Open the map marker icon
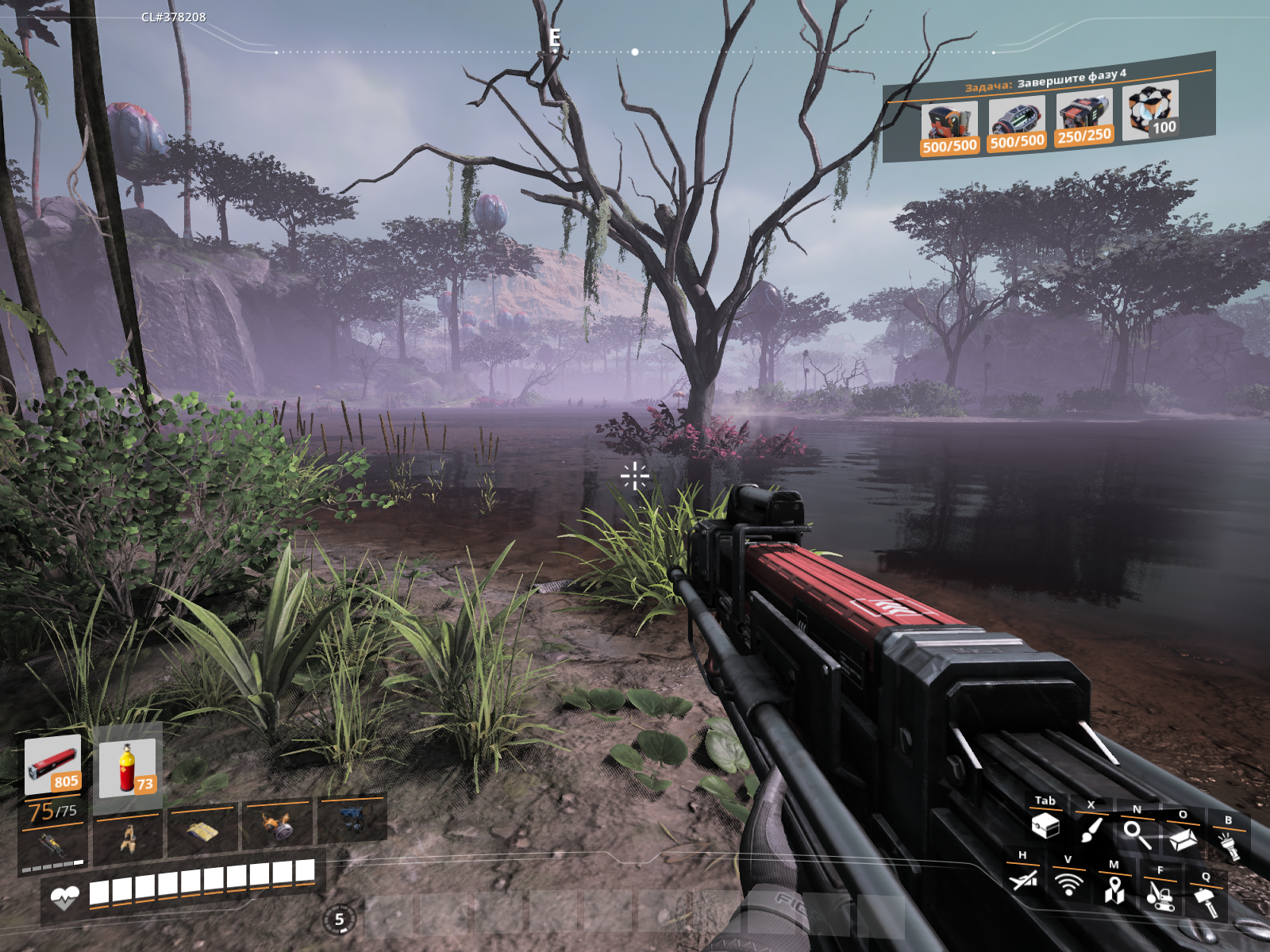Image resolution: width=1270 pixels, height=952 pixels. (x=1114, y=889)
